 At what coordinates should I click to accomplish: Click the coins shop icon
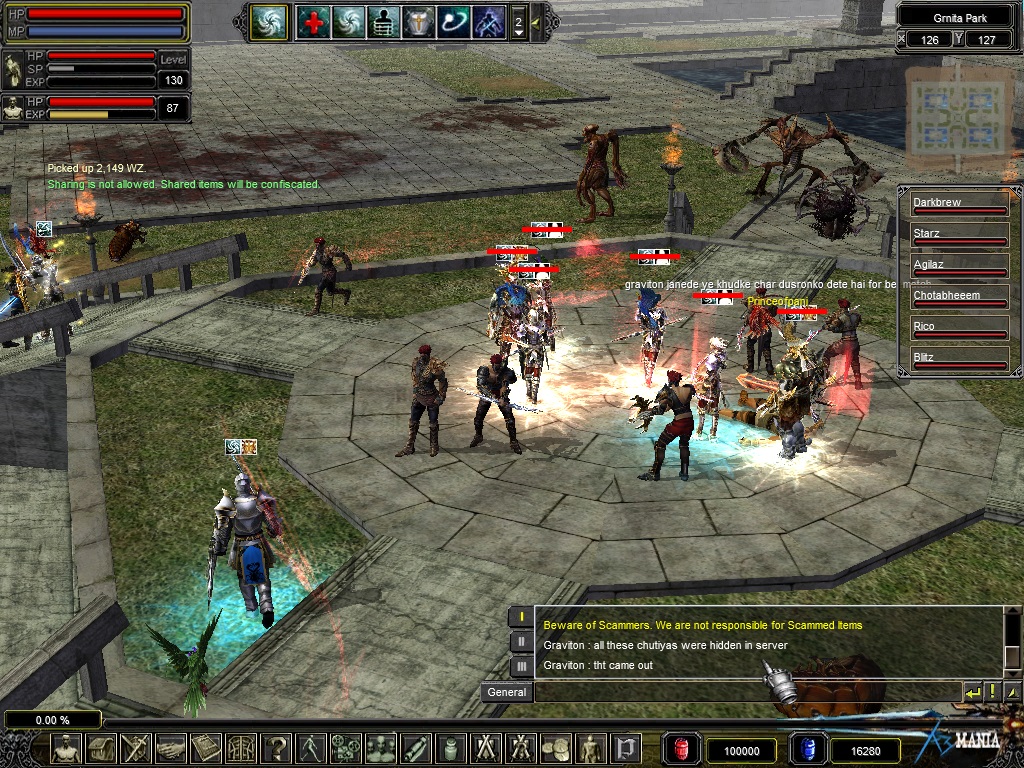point(555,748)
